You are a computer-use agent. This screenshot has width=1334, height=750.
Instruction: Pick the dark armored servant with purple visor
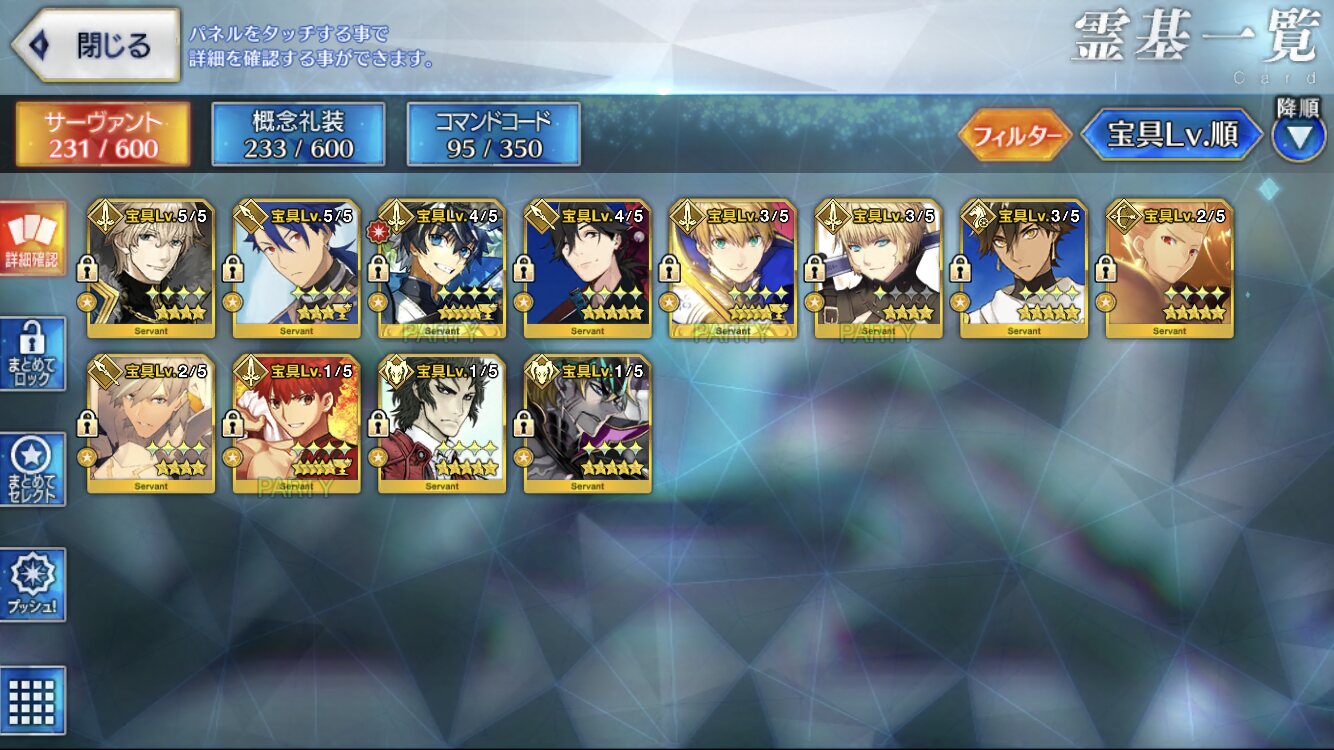(x=587, y=423)
